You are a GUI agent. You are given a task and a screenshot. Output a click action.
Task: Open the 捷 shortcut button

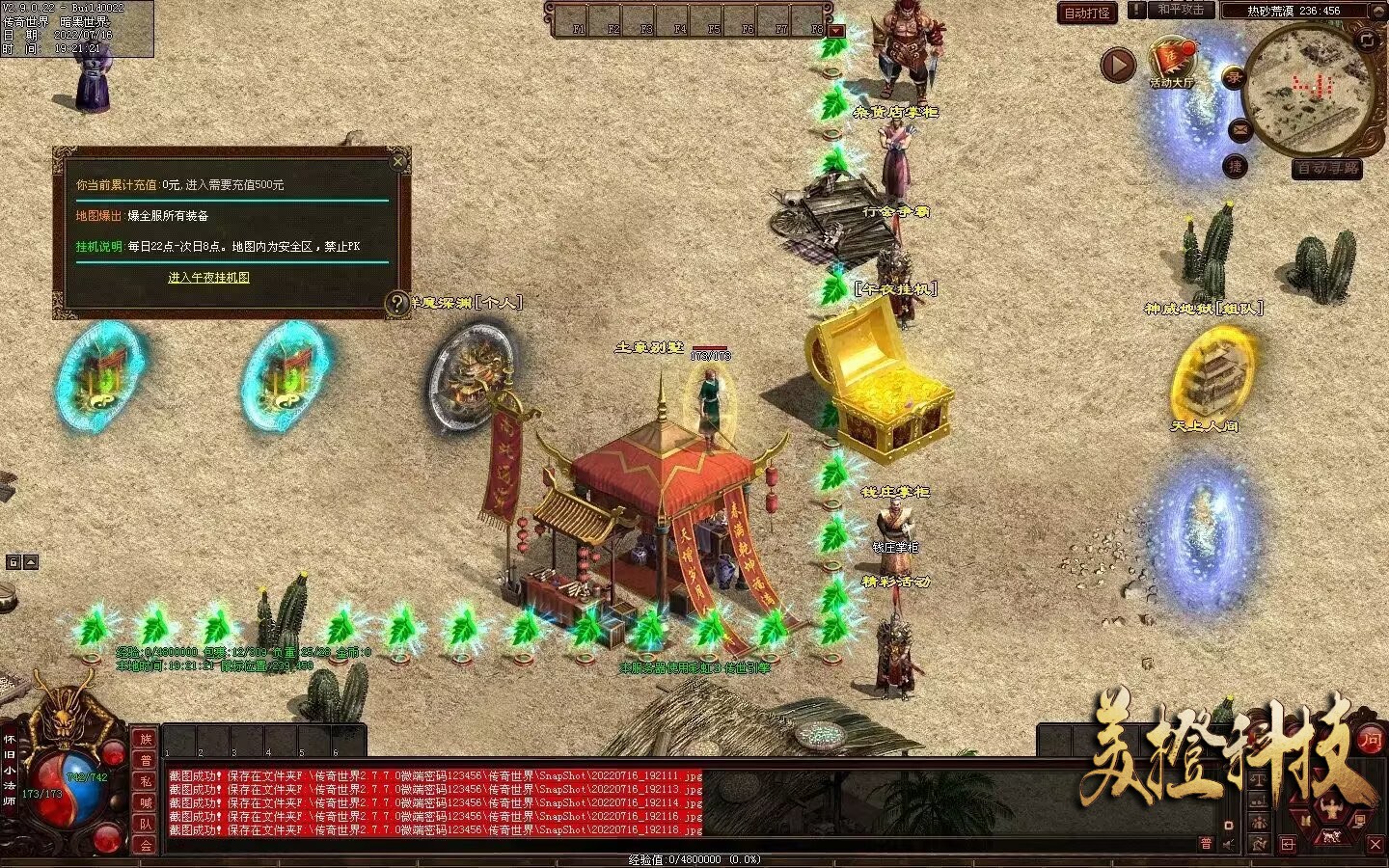[x=1236, y=166]
